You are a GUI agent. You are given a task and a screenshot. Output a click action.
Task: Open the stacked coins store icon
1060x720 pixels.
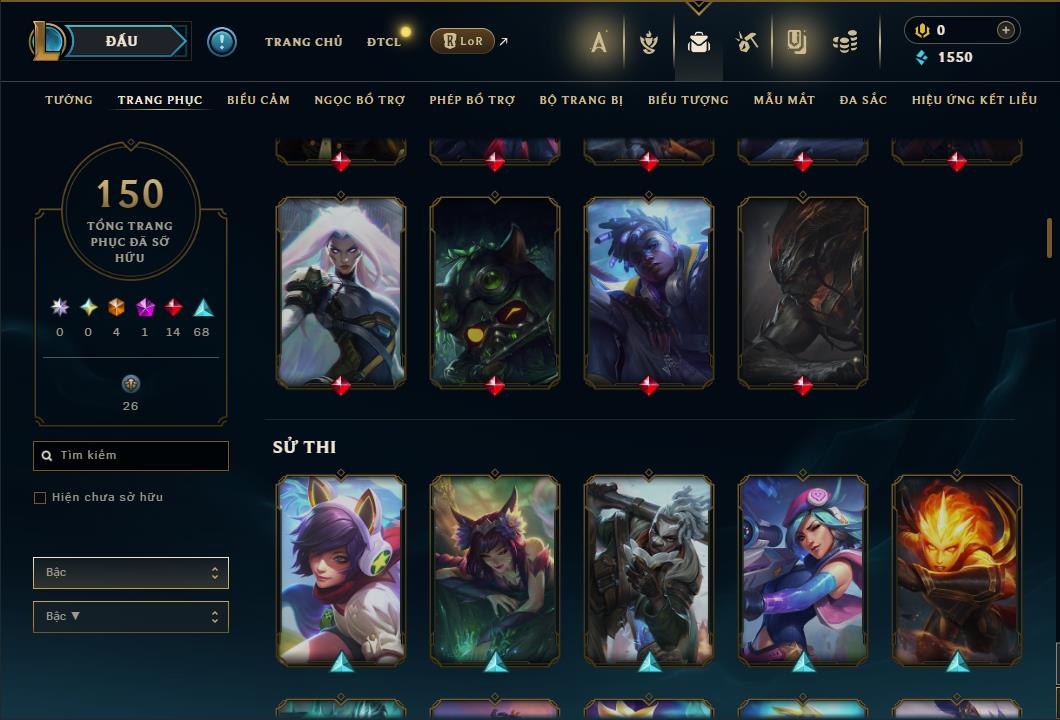845,42
